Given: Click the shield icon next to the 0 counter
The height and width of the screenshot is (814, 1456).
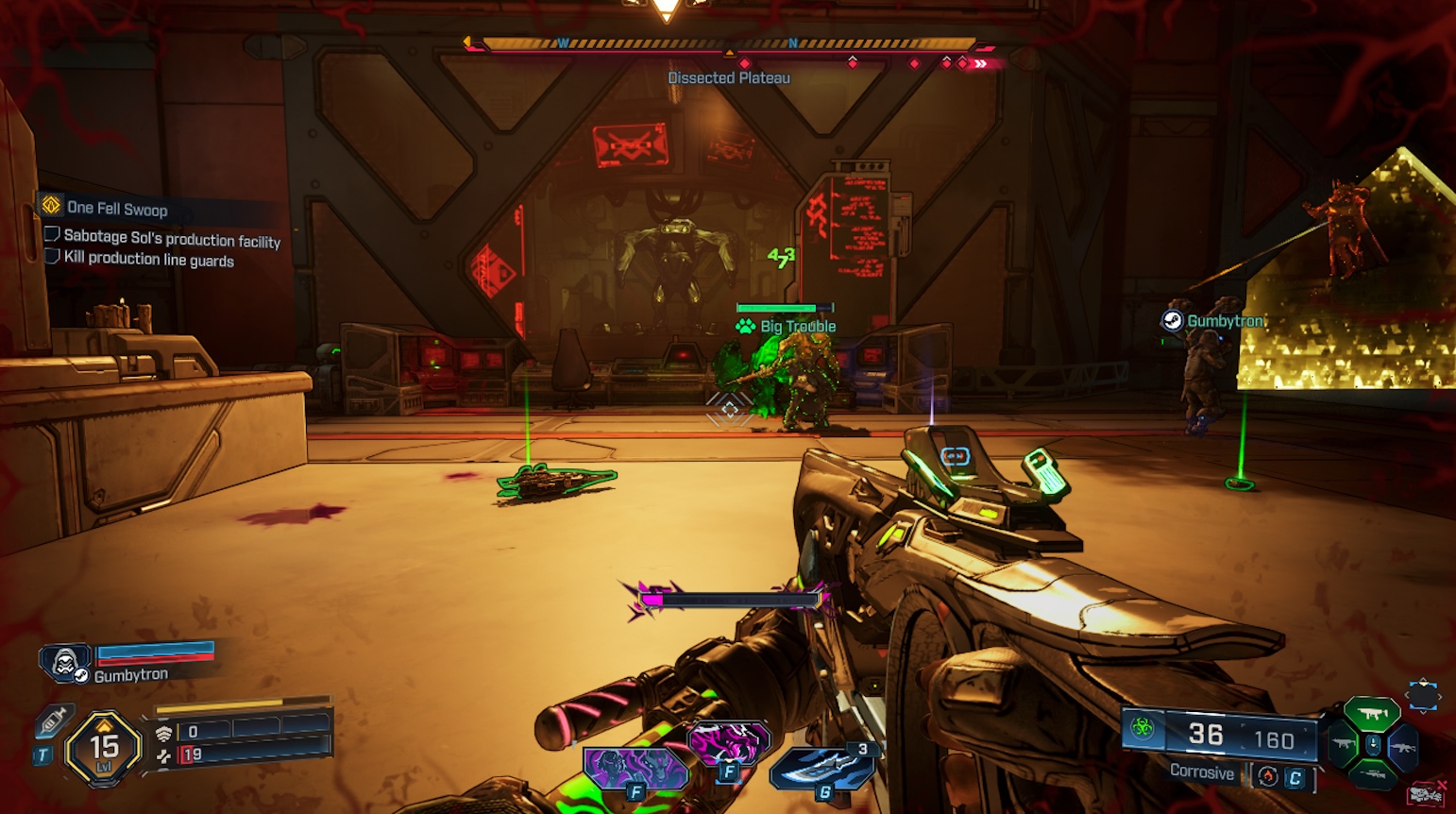Looking at the screenshot, I should click(163, 731).
